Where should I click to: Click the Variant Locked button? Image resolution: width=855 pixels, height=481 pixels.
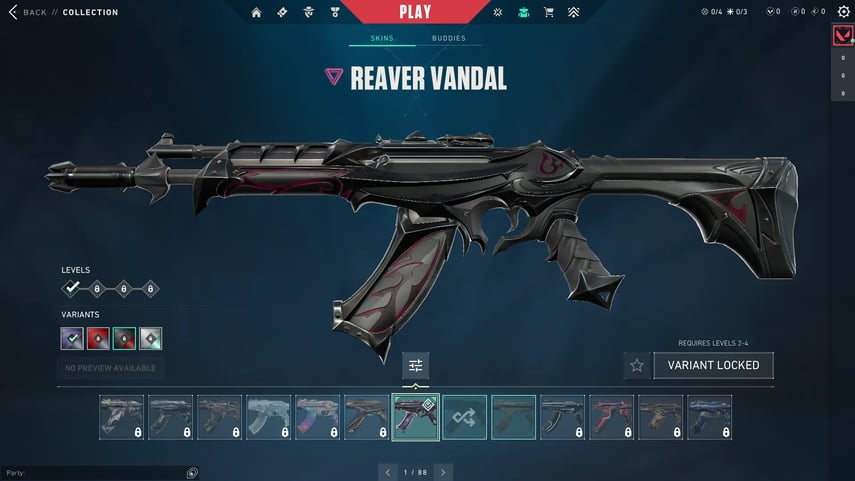click(x=713, y=365)
